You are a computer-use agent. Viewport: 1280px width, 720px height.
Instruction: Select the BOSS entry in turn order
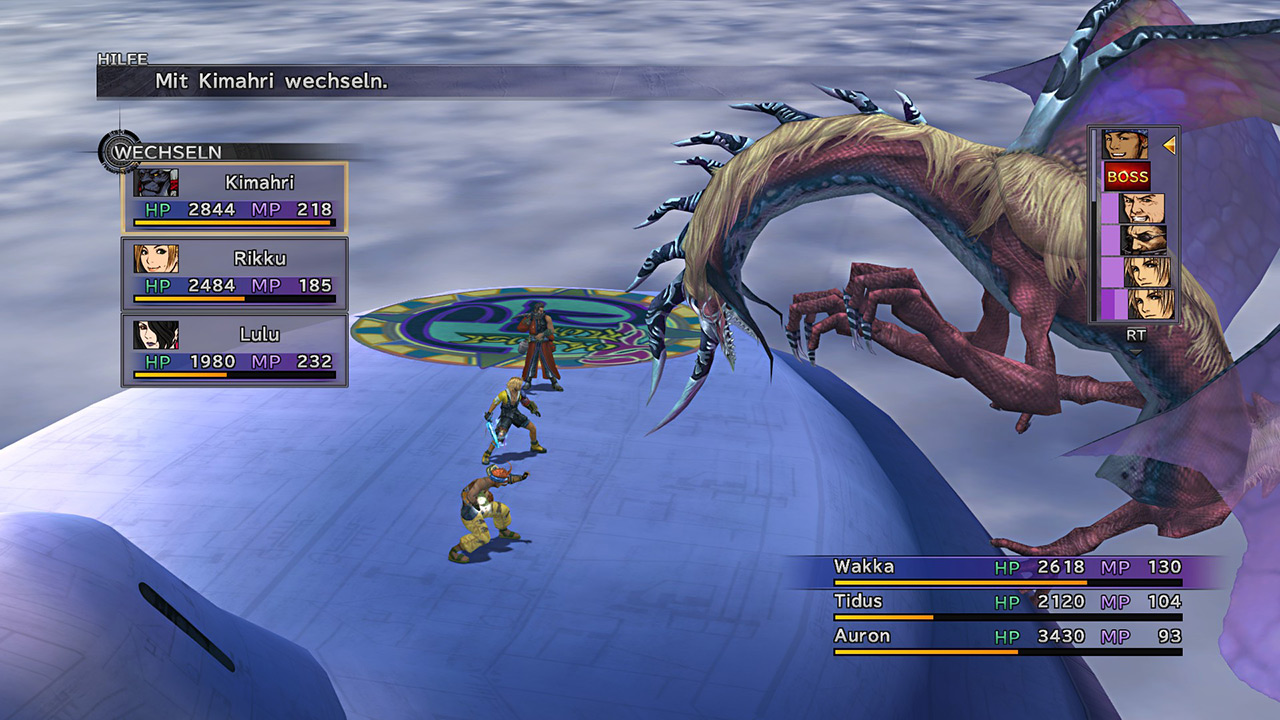point(1127,177)
